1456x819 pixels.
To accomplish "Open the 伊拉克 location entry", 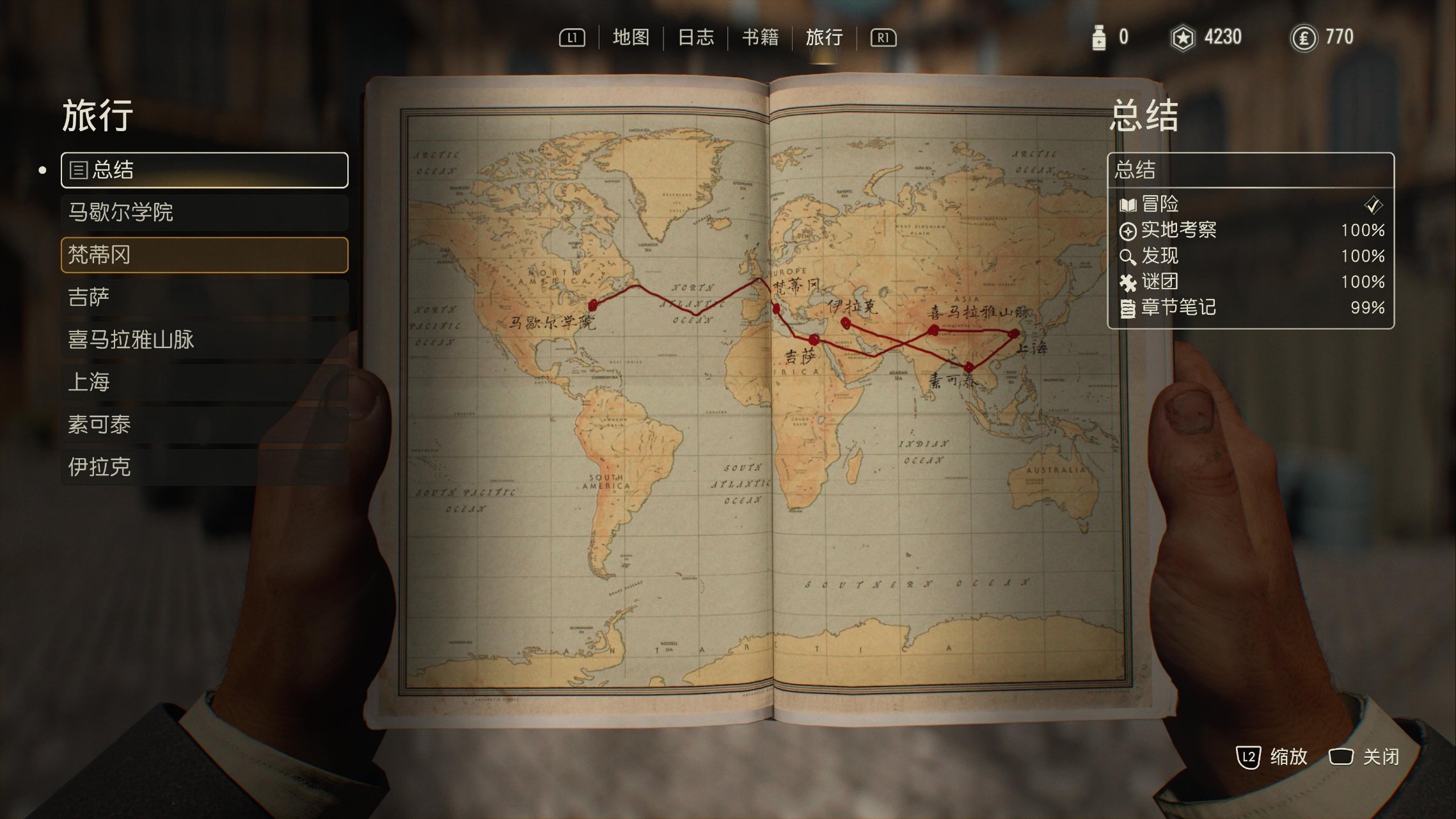I will pos(205,467).
